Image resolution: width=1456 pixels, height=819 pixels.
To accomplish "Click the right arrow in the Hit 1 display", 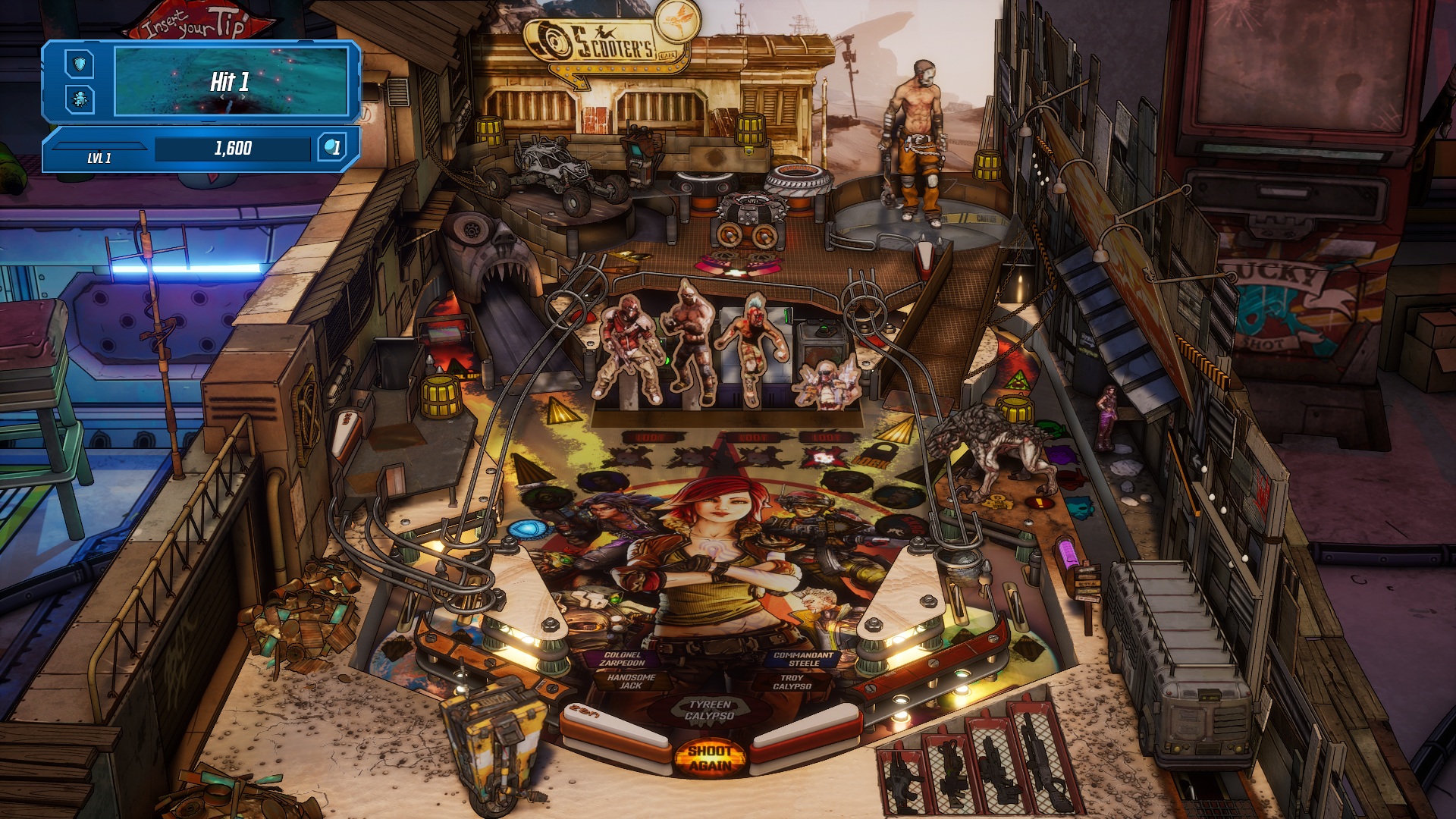I will [243, 96].
